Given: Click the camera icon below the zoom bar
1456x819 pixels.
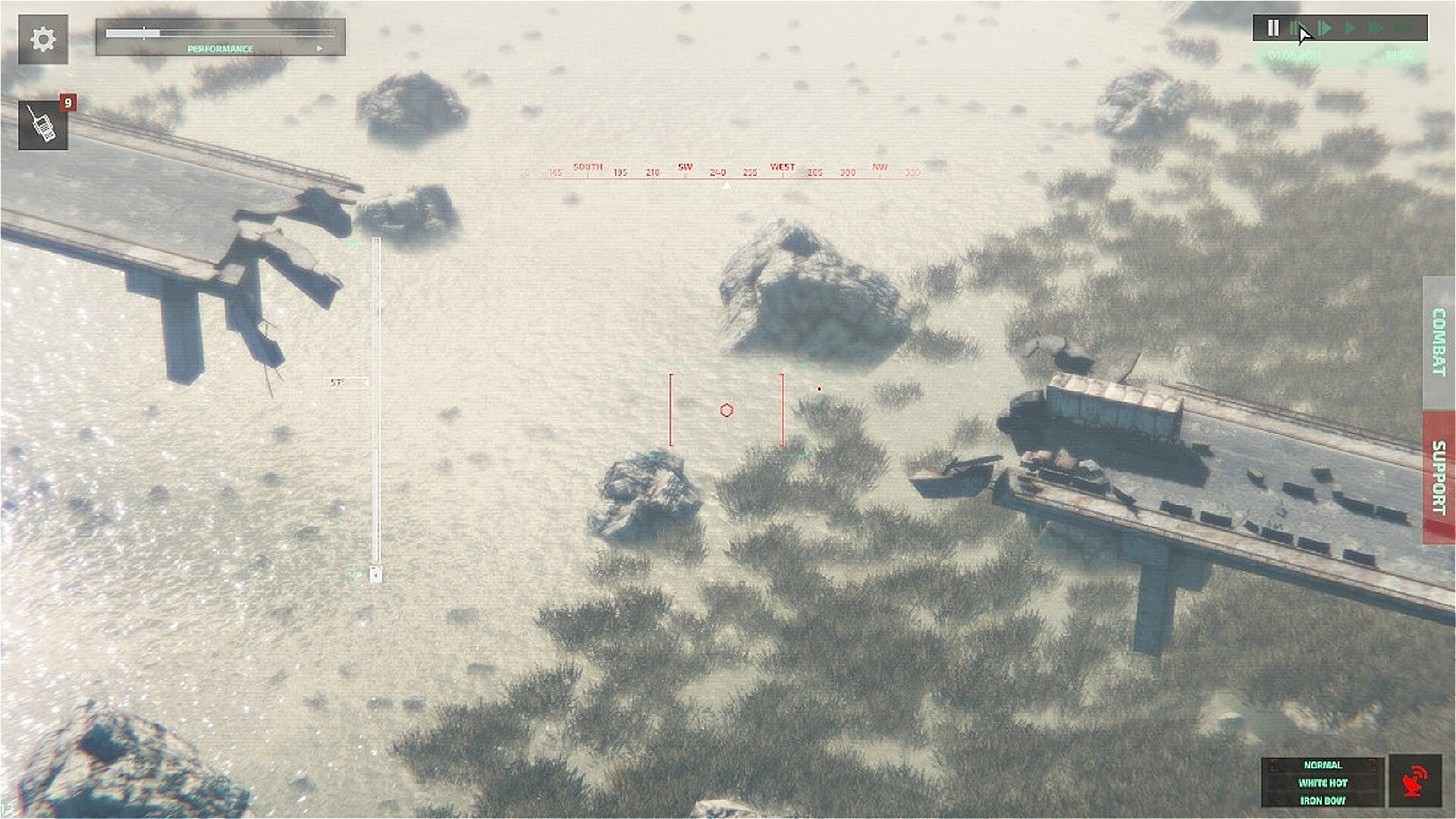Looking at the screenshot, I should tap(375, 575).
